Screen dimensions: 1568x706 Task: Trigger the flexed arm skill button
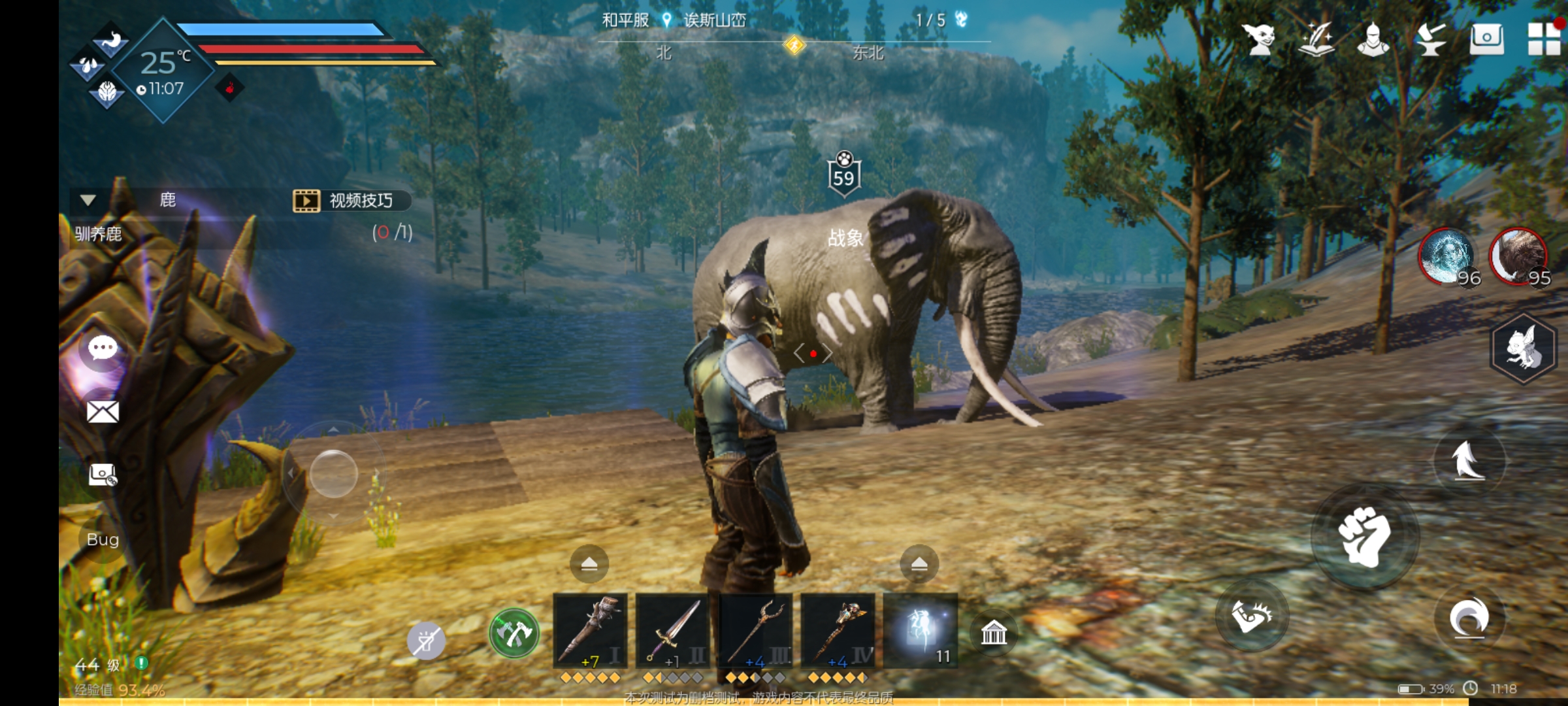[x=1250, y=615]
